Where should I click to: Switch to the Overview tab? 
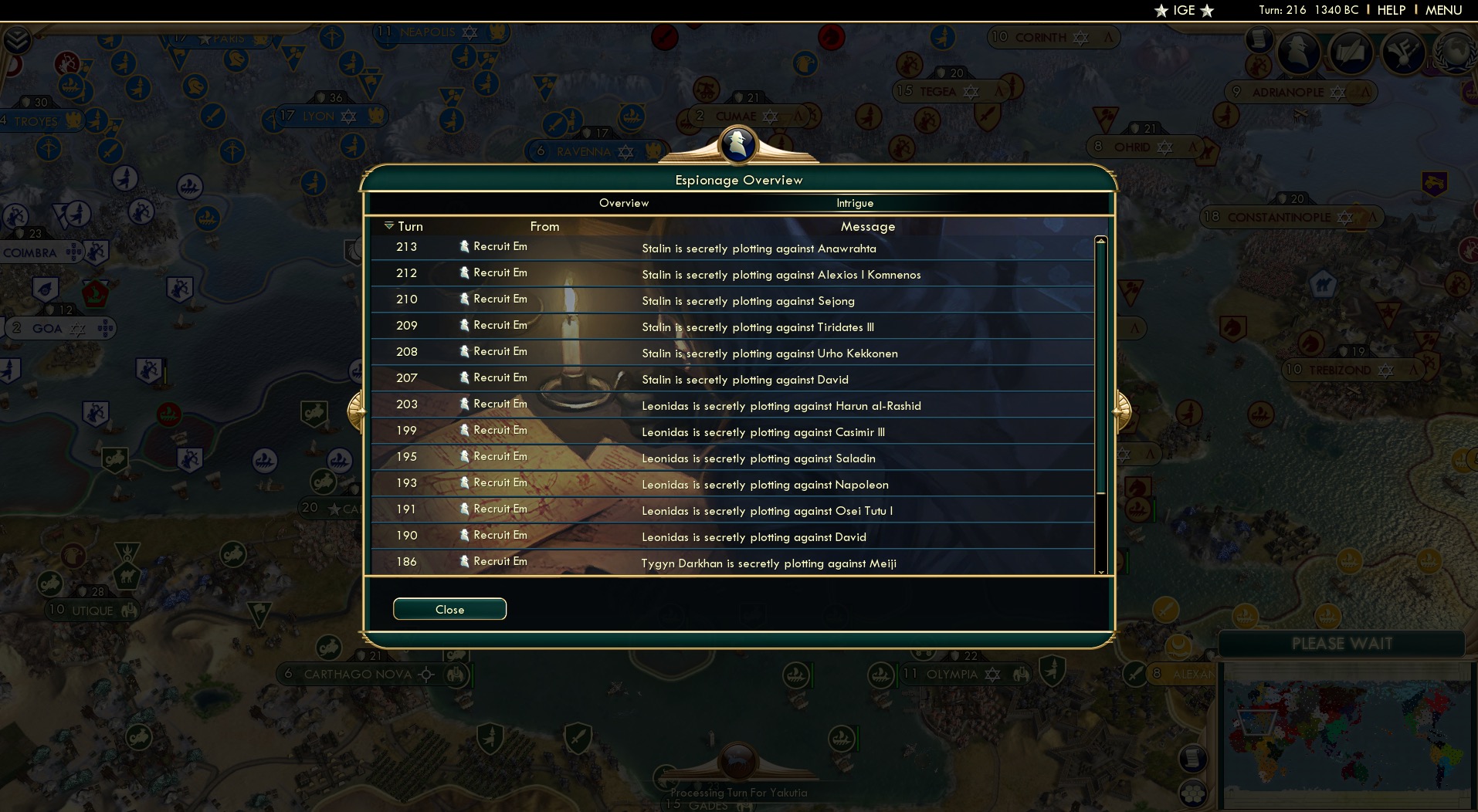[x=624, y=202]
